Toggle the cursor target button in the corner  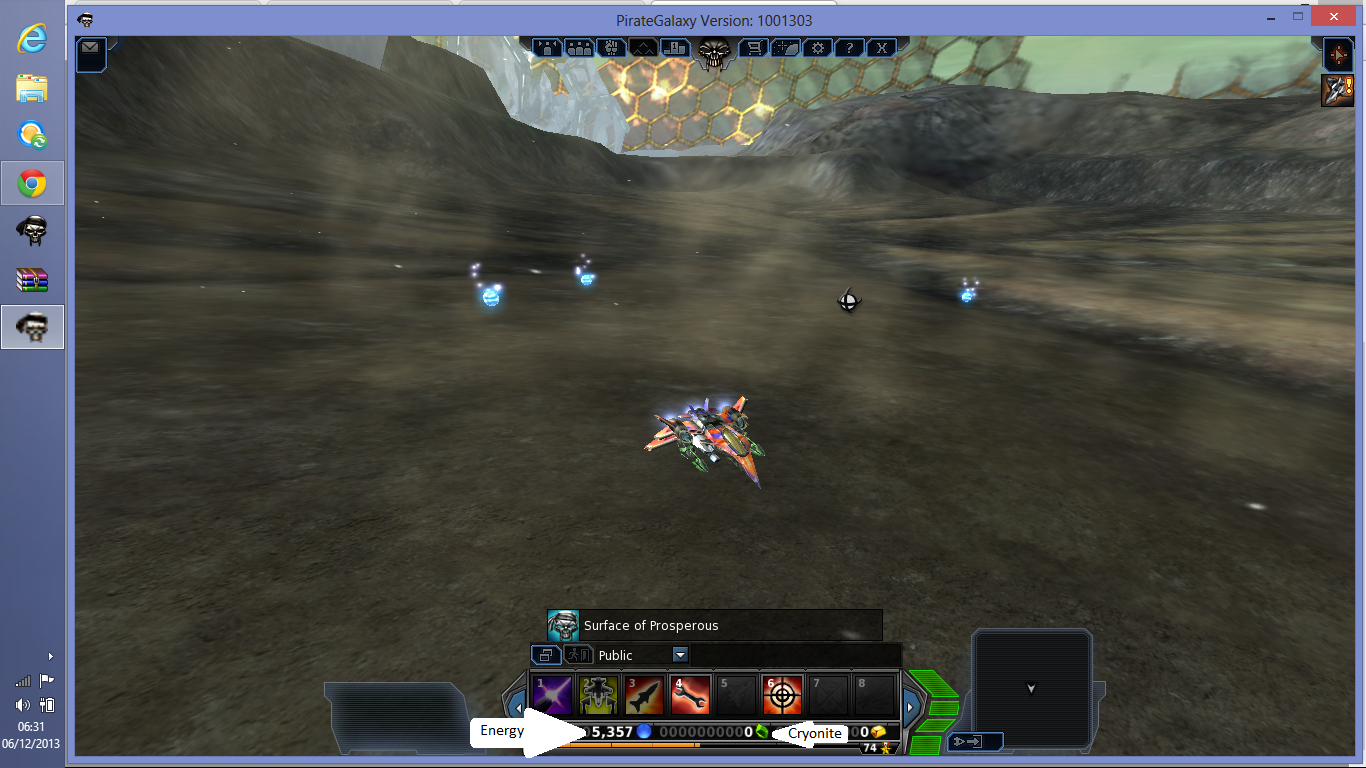tap(1337, 53)
